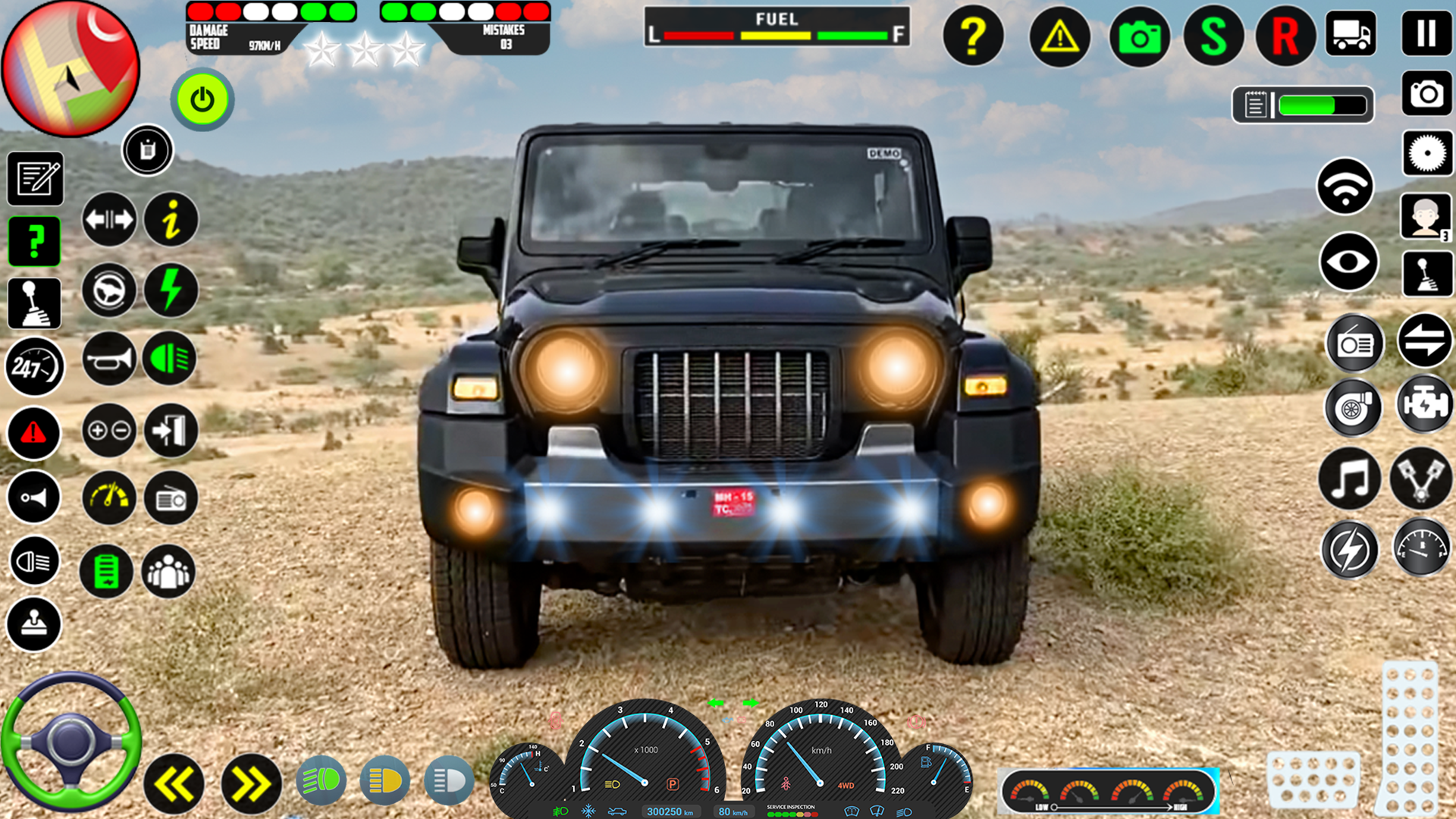
Task: Toggle the yellow low beam headlight control
Action: (387, 780)
